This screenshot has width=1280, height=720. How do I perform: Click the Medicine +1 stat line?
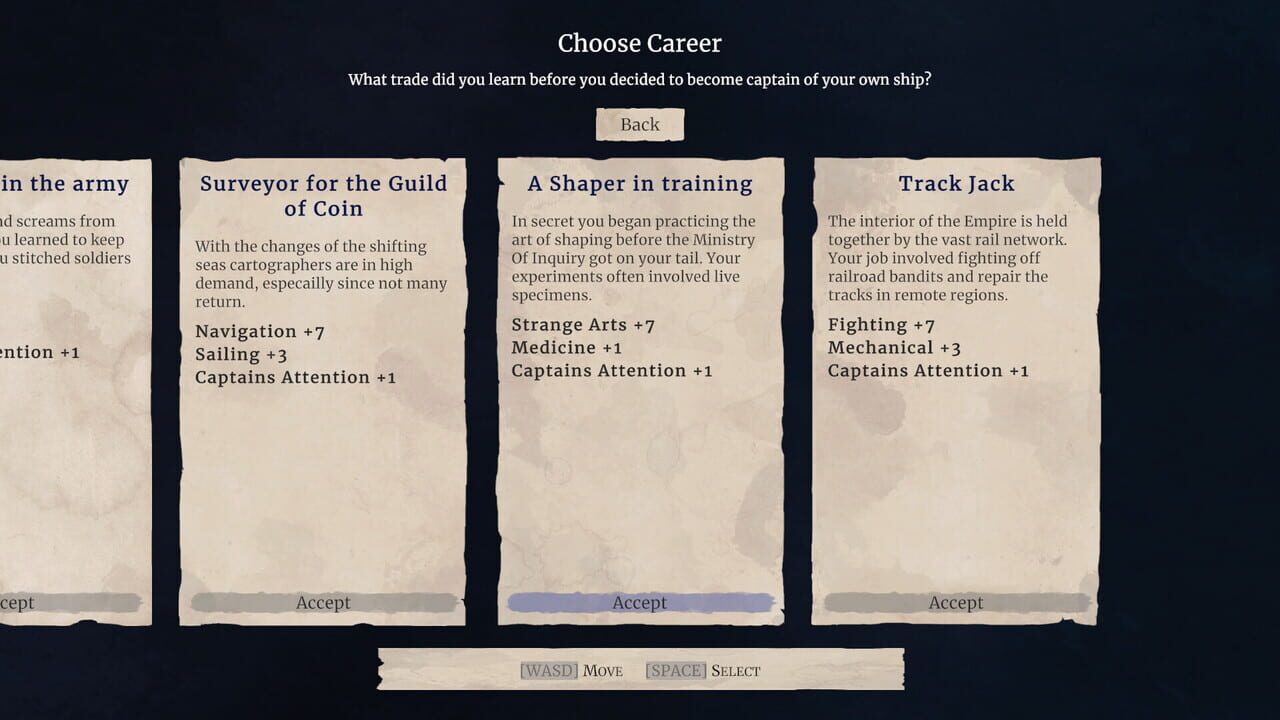(567, 347)
